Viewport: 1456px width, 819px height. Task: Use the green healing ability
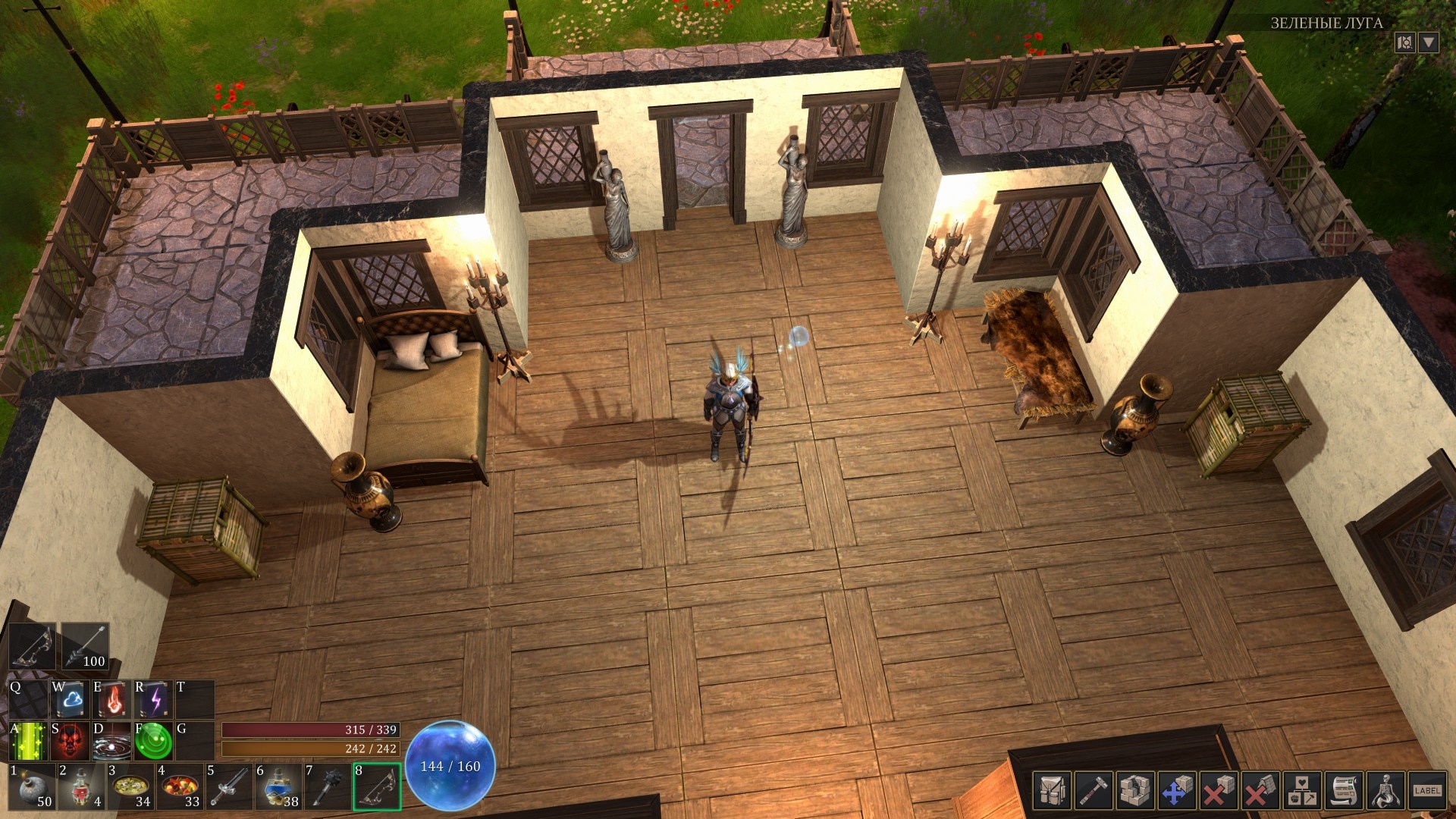coord(30,741)
